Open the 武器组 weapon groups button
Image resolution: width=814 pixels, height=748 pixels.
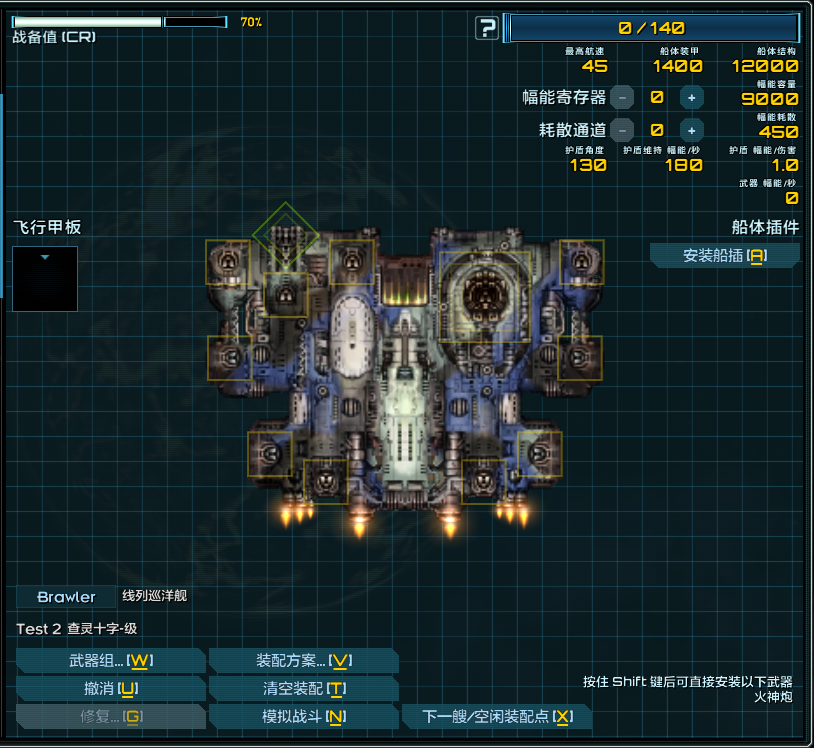point(110,661)
